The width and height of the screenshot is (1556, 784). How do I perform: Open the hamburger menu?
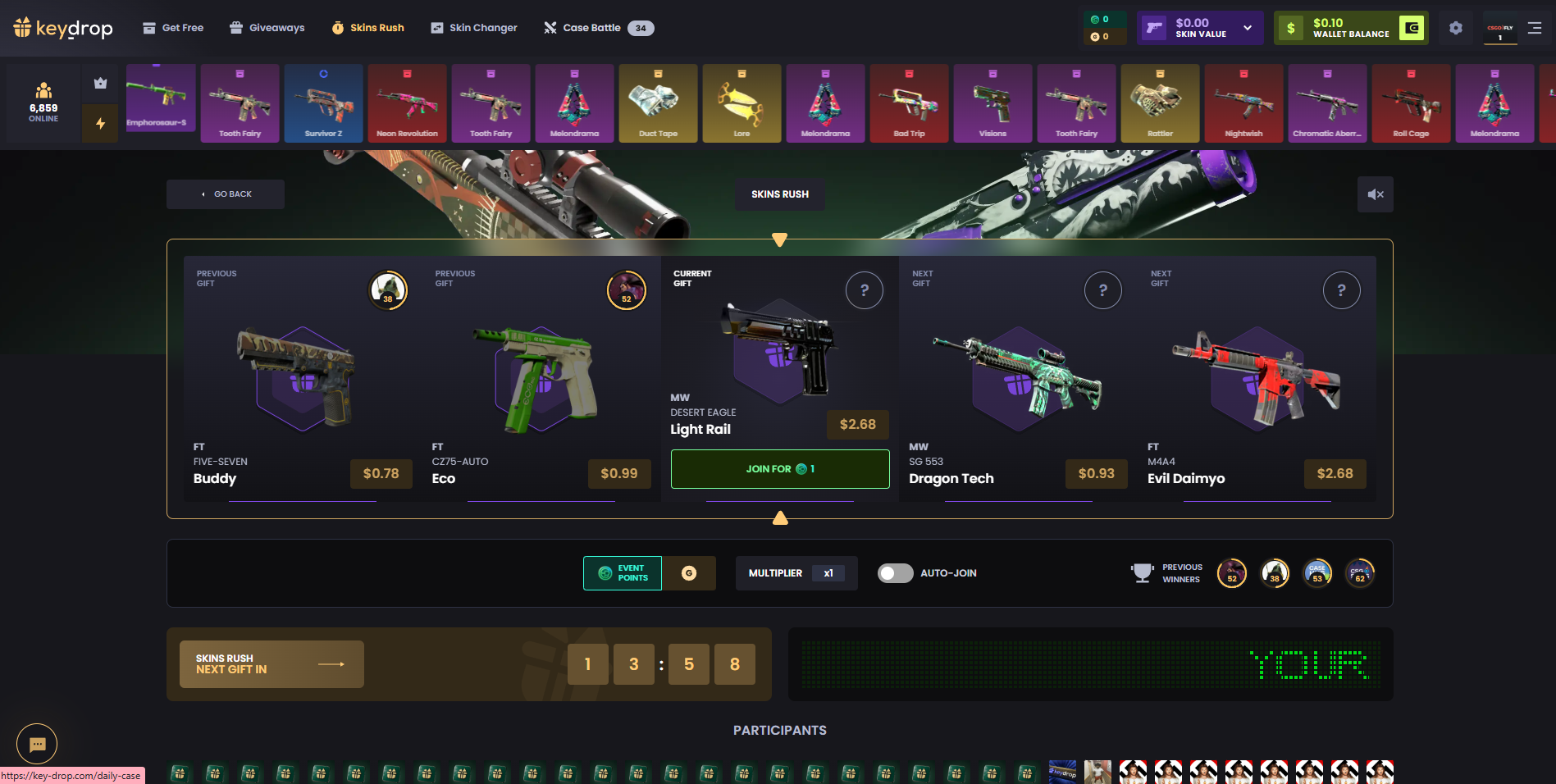(x=1535, y=28)
